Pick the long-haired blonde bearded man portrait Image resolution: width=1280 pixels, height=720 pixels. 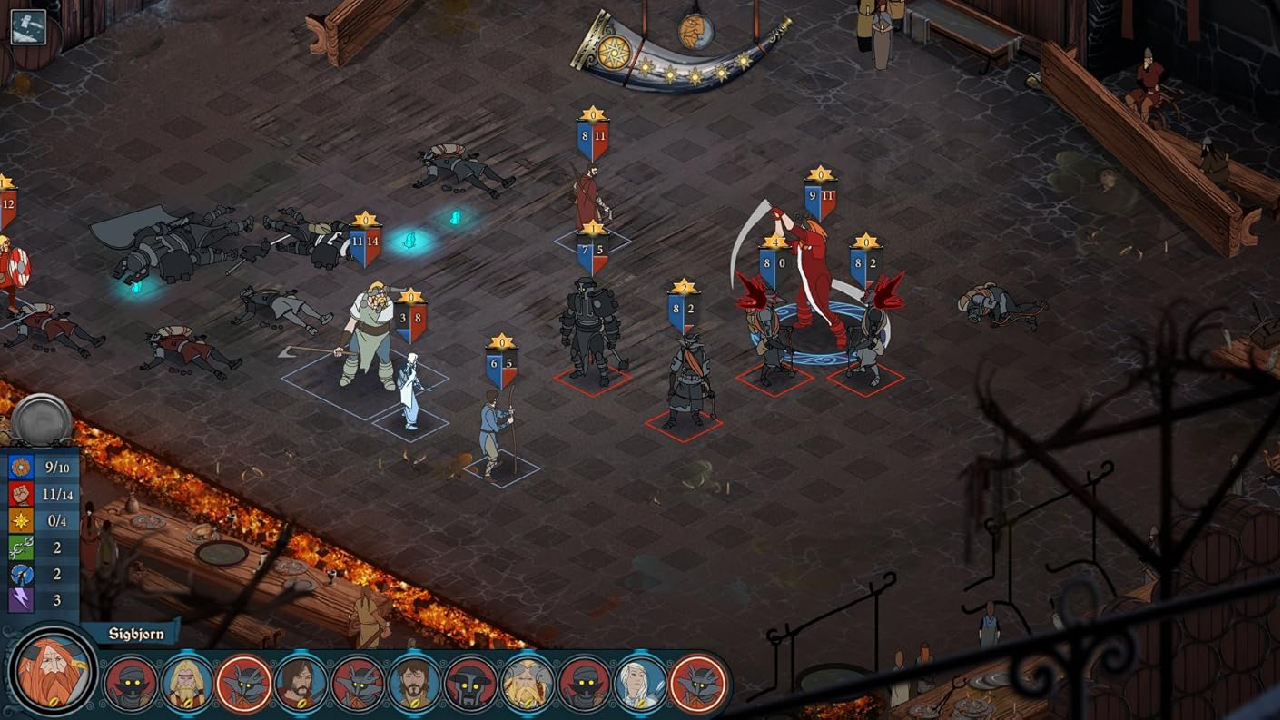[x=187, y=683]
